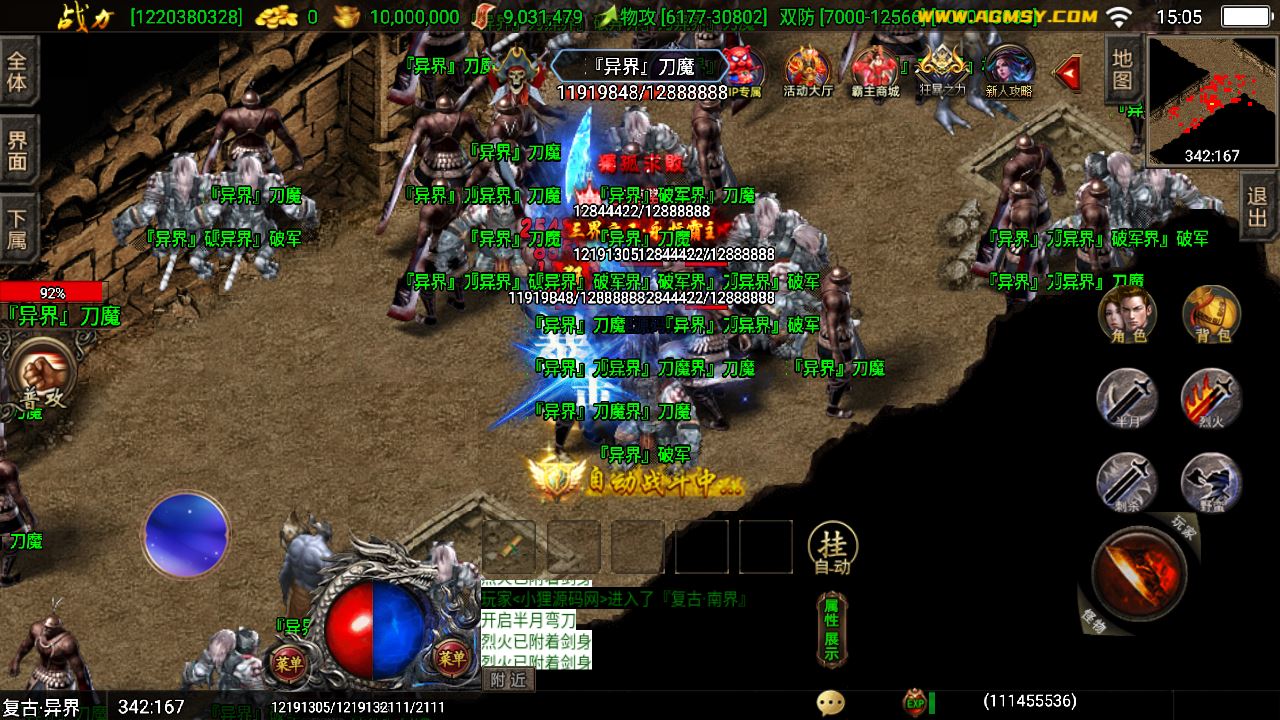Open the 角色 character sheet
Viewport: 1280px width, 720px height.
click(1127, 315)
